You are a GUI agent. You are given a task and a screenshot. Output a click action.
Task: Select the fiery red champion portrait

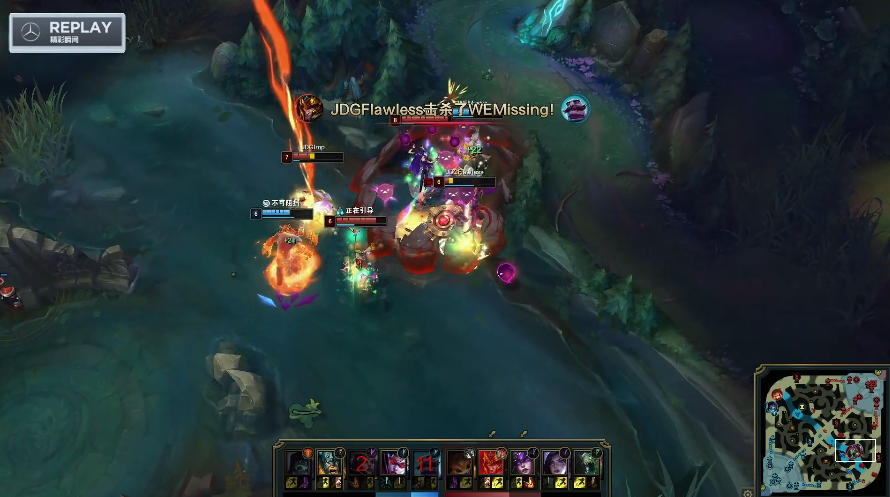(491, 463)
